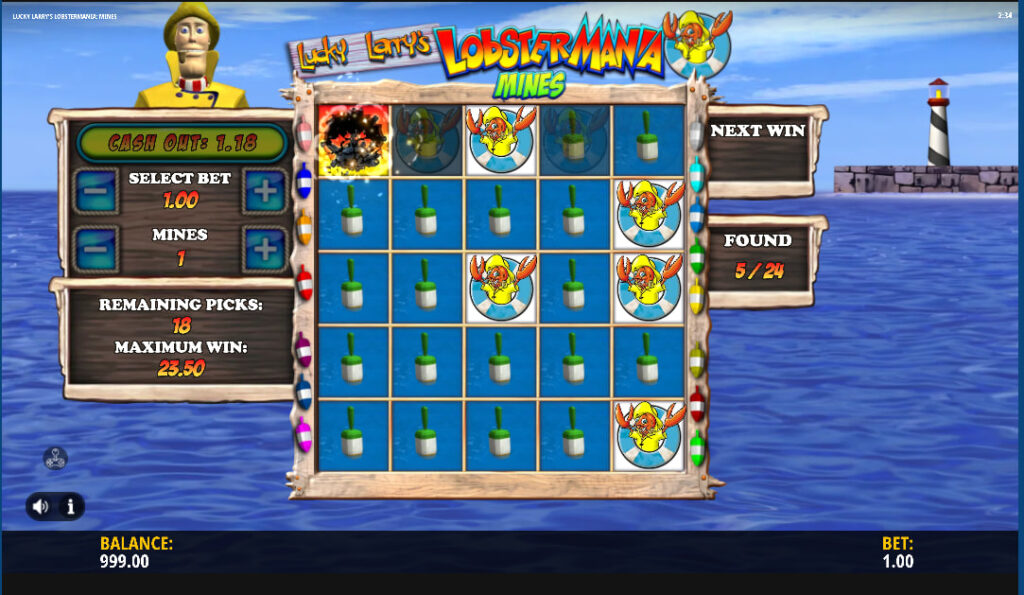The image size is (1024, 595).
Task: Decrease the Select Bet amount
Action: 96,190
